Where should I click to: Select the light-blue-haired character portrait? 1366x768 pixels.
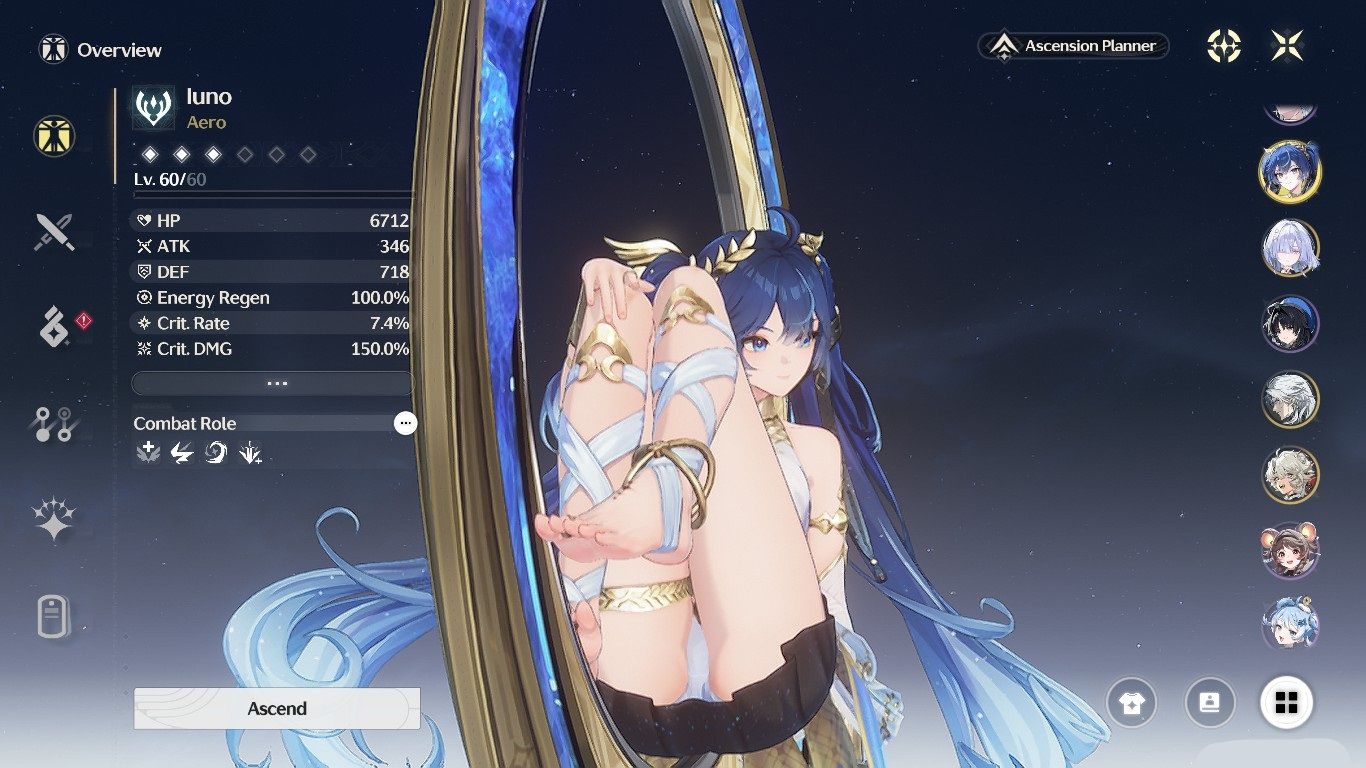1290,624
